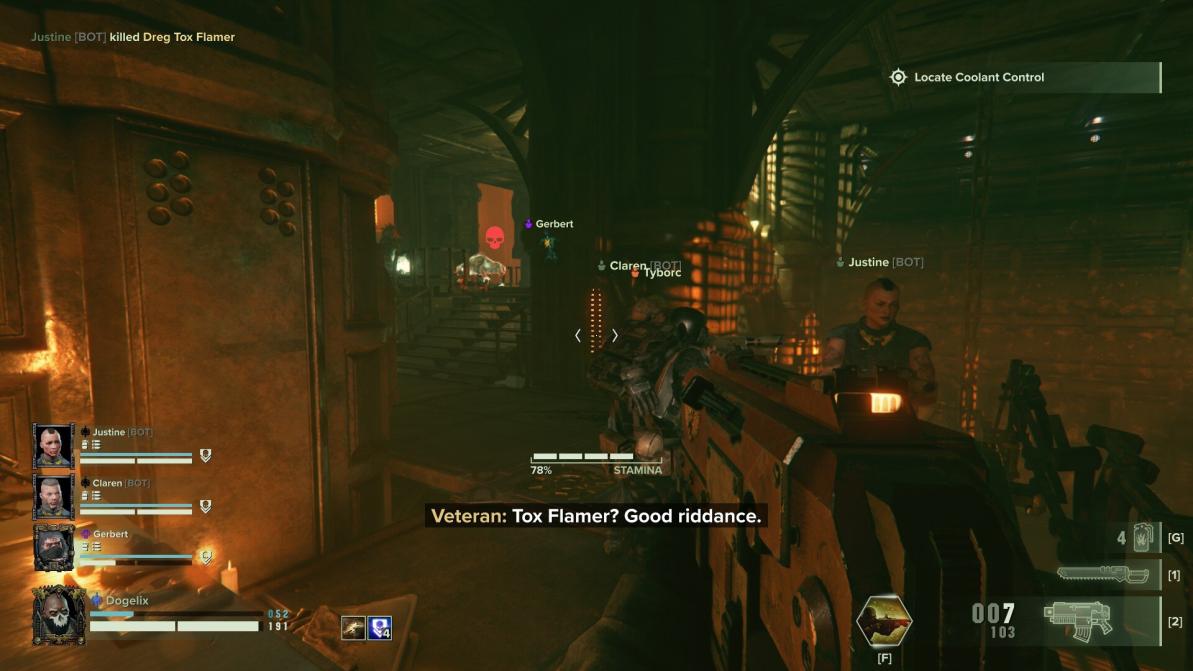Image resolution: width=1193 pixels, height=671 pixels.
Task: Switch to the chainsword melee weapon slot
Action: point(1100,575)
